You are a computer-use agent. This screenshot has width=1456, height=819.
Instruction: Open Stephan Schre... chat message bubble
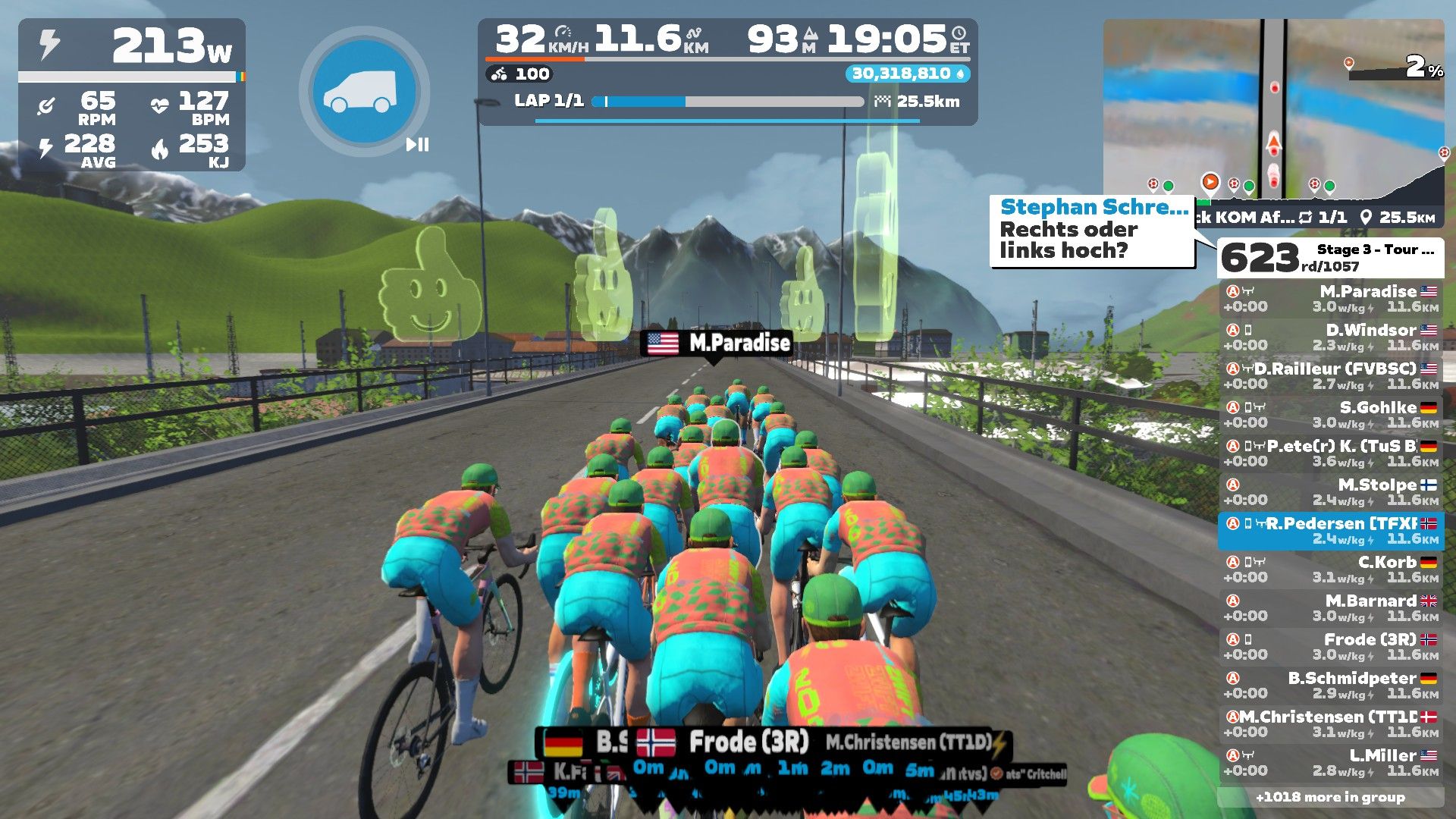[x=1092, y=231]
